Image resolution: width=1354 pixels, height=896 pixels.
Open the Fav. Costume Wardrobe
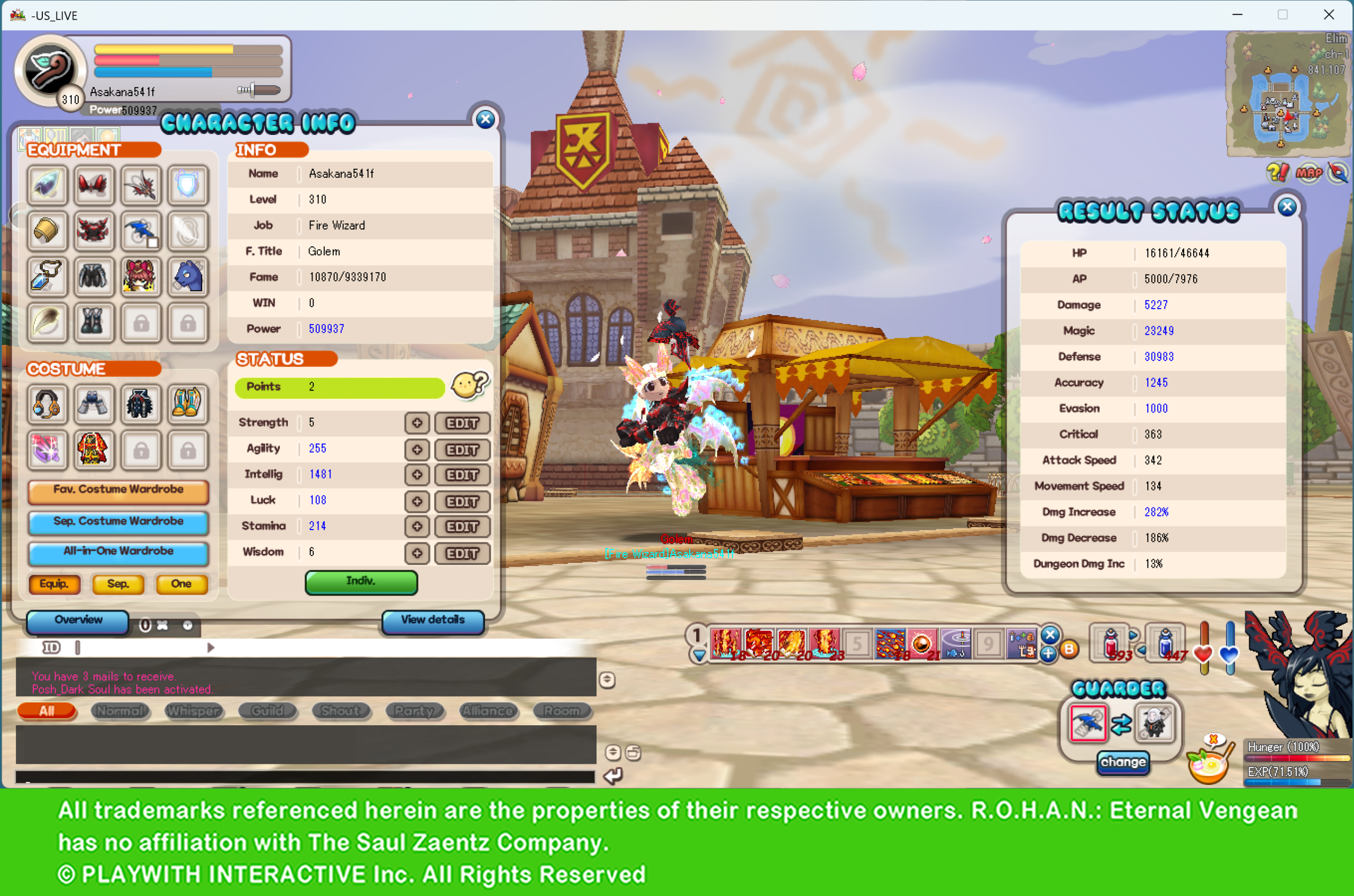pyautogui.click(x=118, y=490)
